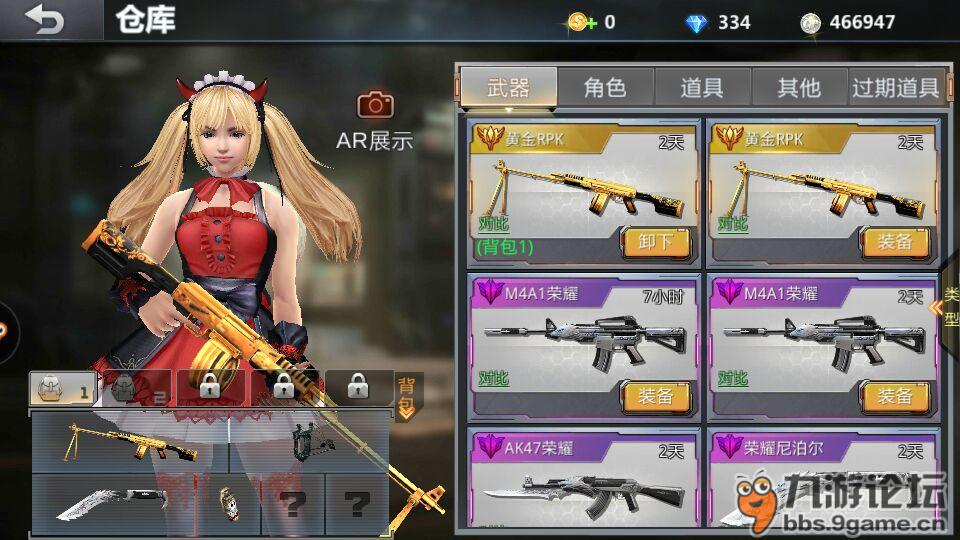Select the golden RPK loadout slot

[130, 441]
